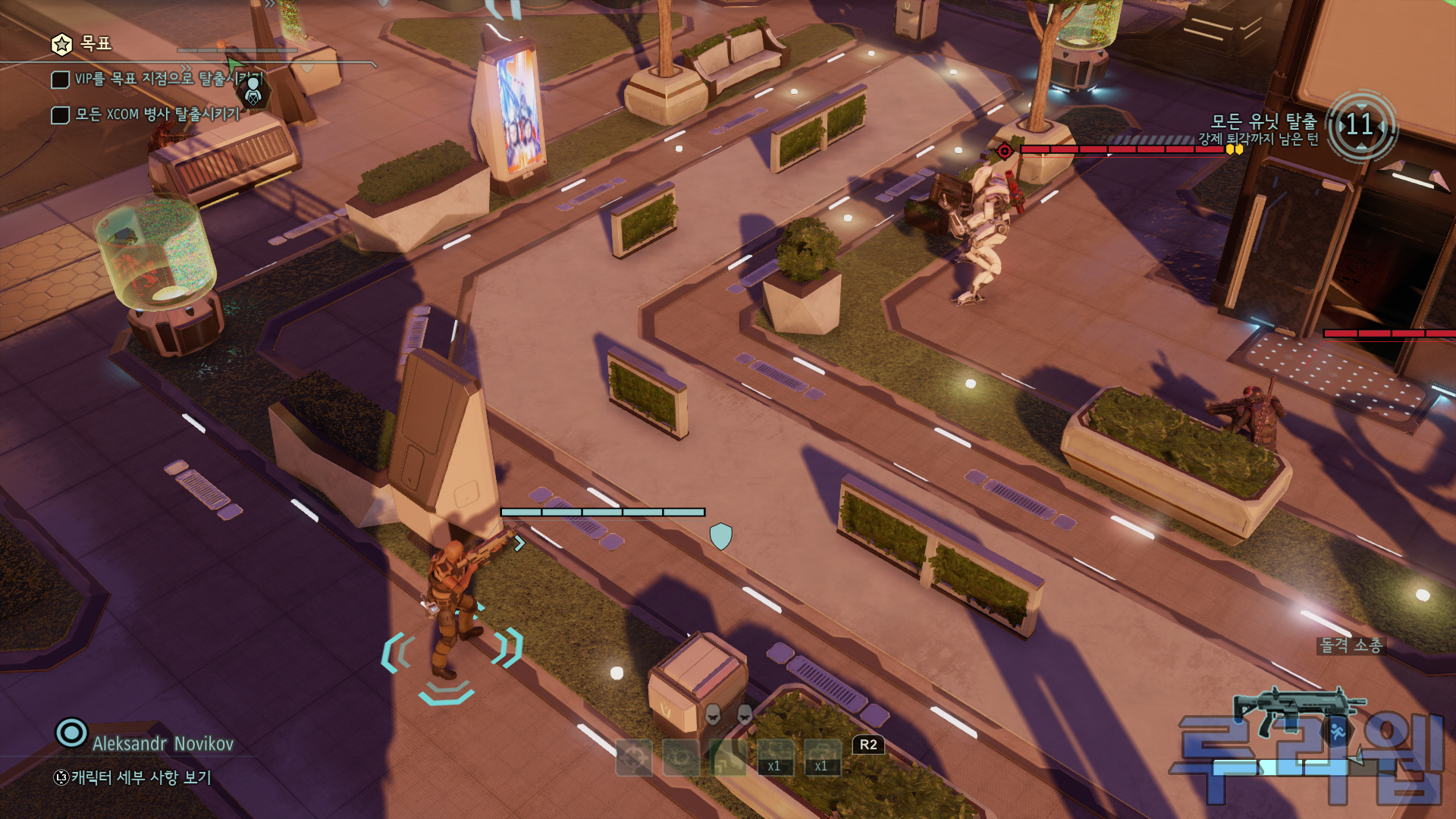Select the soldier name Aleksandr Novikov

coord(163,744)
